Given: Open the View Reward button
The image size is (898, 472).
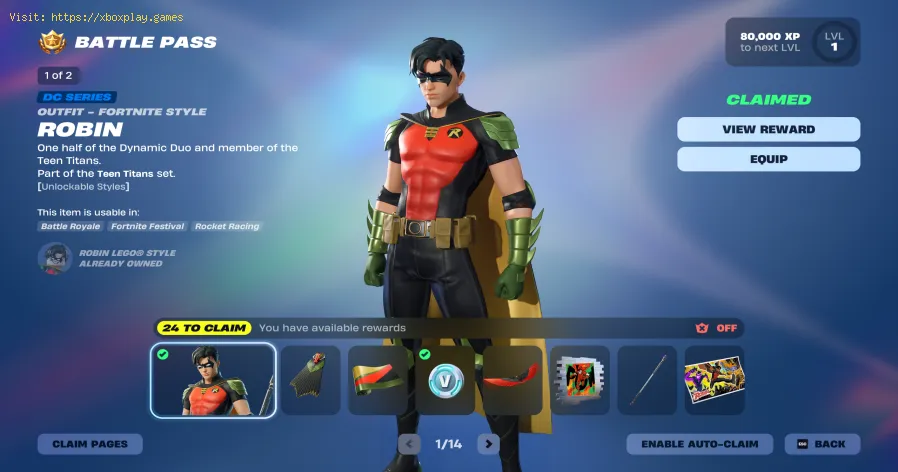Looking at the screenshot, I should point(768,129).
